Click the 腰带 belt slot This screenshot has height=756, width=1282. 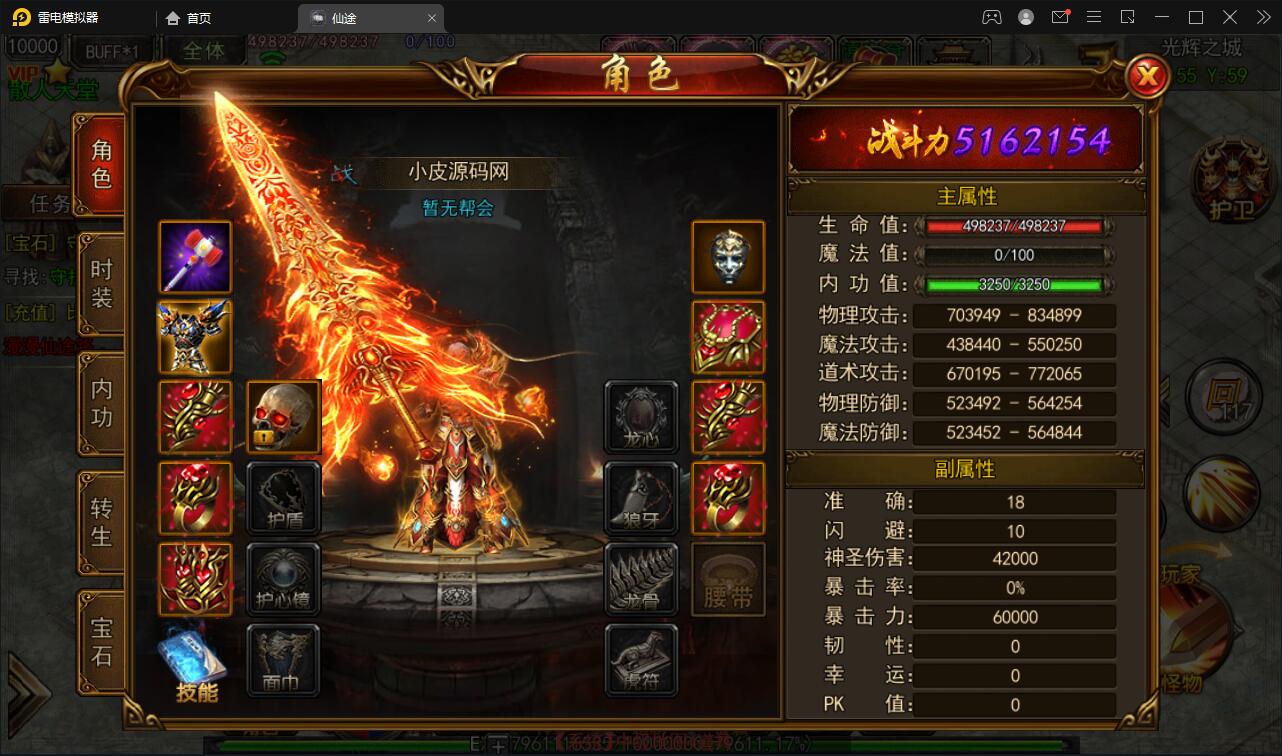[x=728, y=578]
